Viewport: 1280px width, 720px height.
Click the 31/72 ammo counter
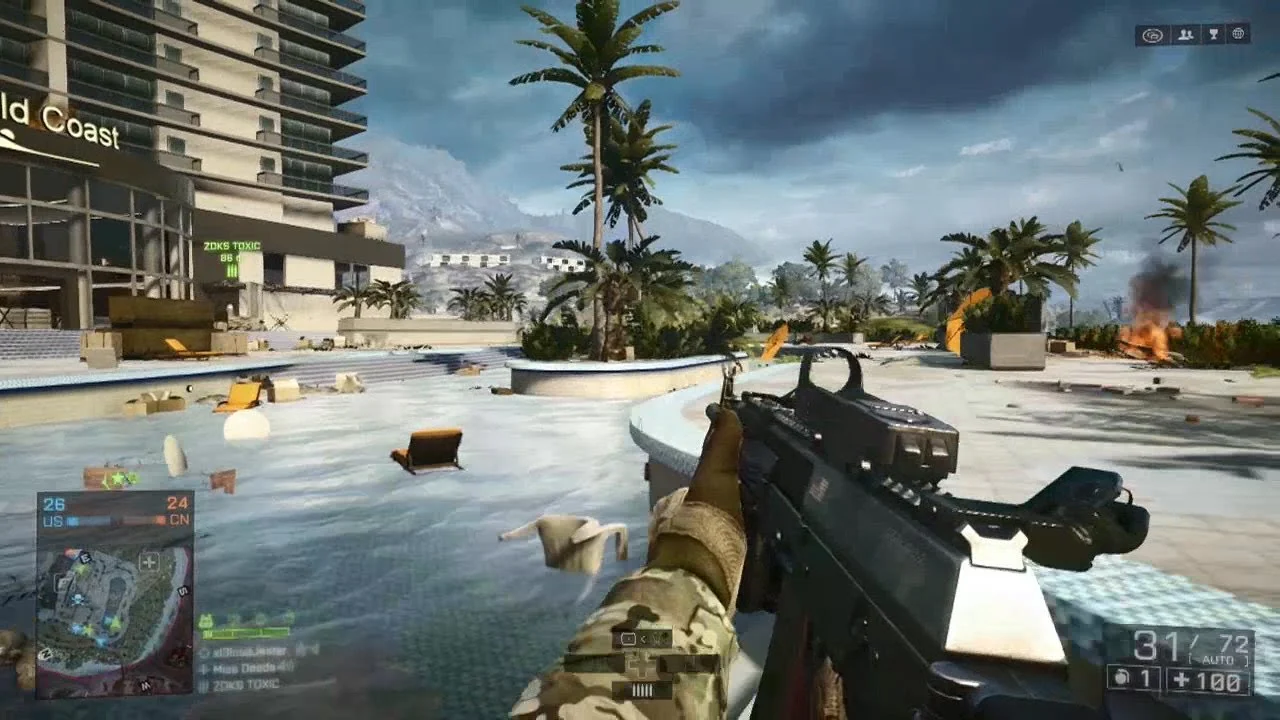point(1190,644)
